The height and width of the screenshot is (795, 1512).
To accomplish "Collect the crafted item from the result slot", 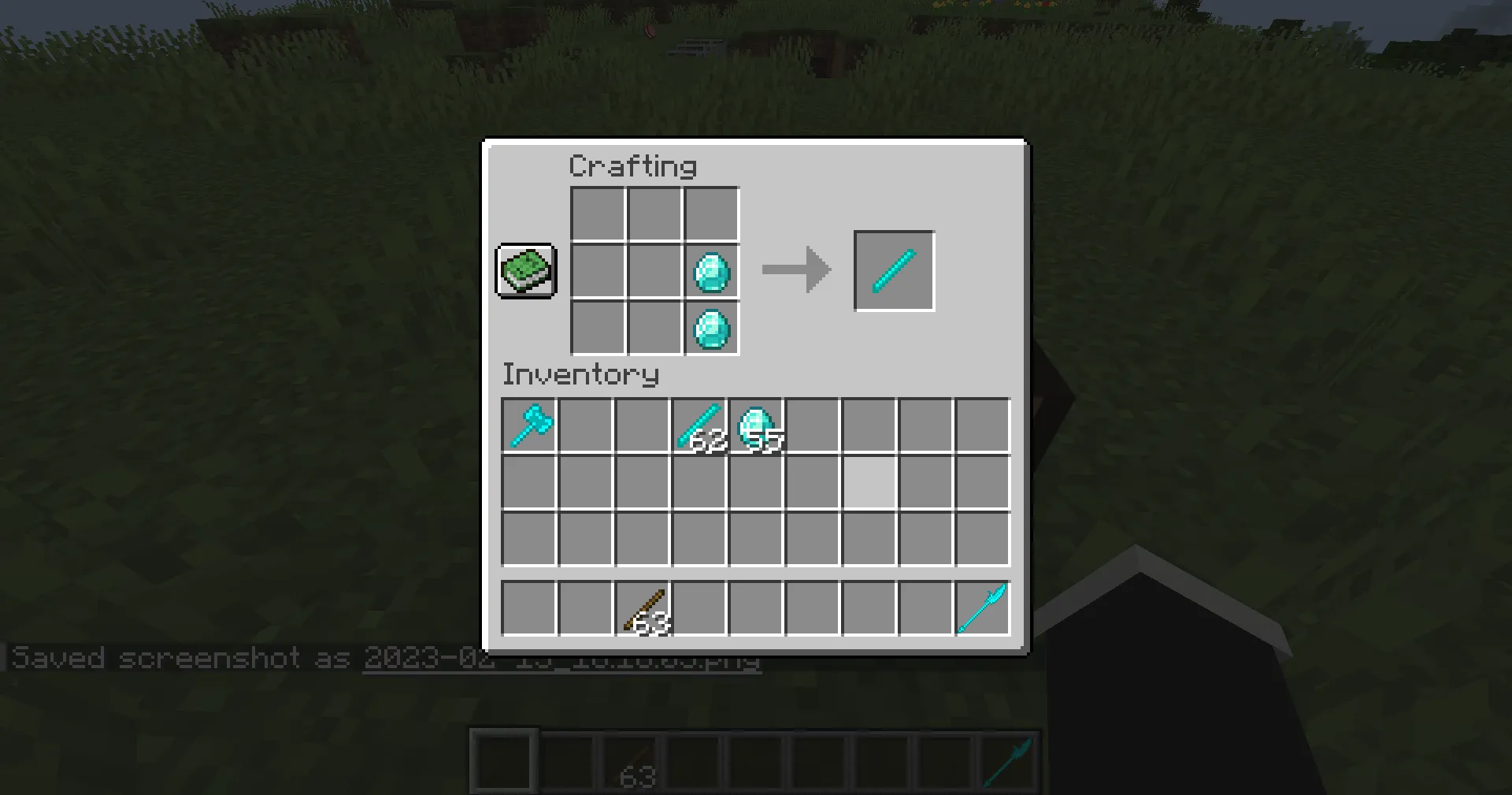I will click(893, 271).
